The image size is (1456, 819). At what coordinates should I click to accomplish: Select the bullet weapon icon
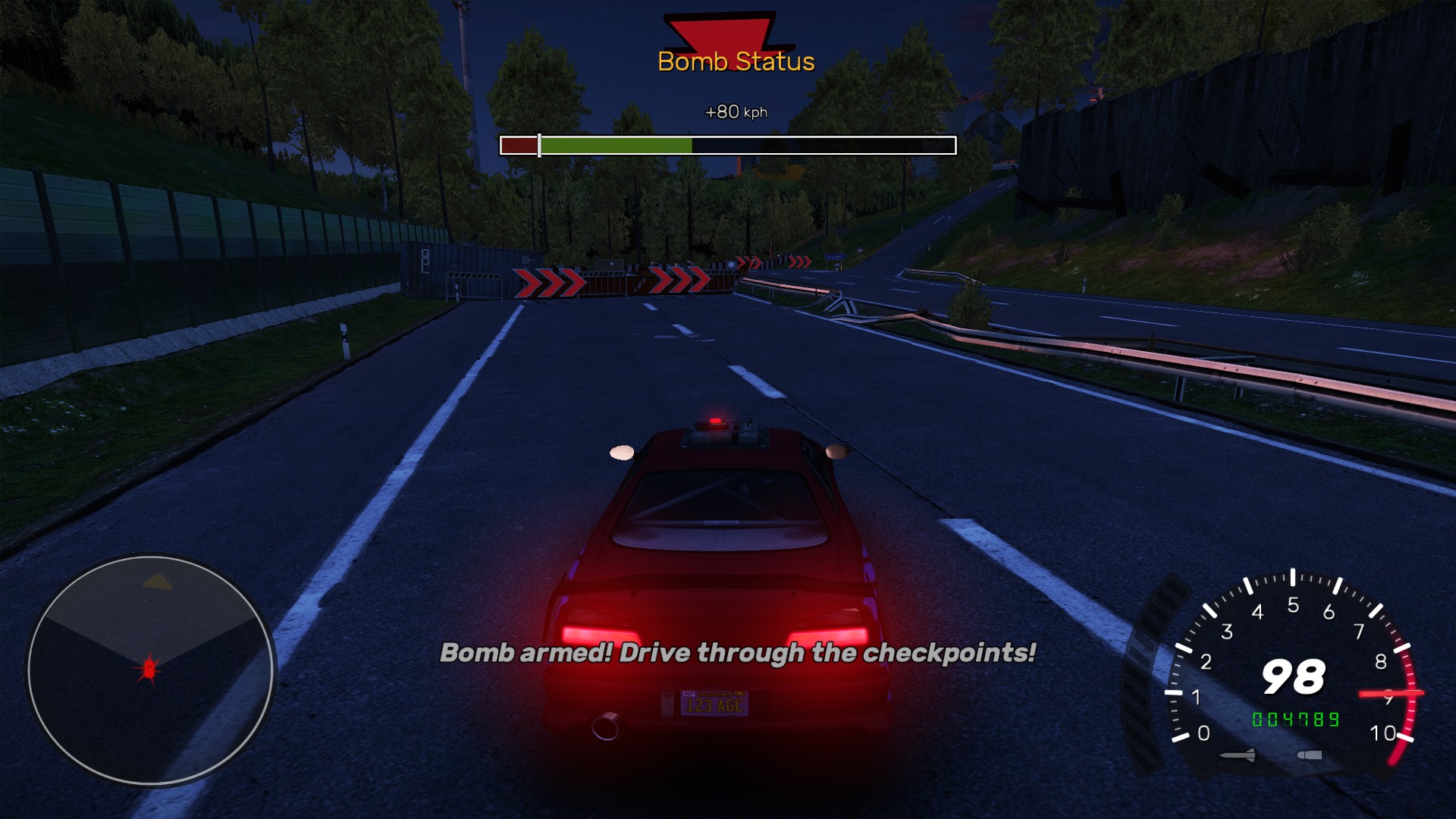click(x=1310, y=755)
